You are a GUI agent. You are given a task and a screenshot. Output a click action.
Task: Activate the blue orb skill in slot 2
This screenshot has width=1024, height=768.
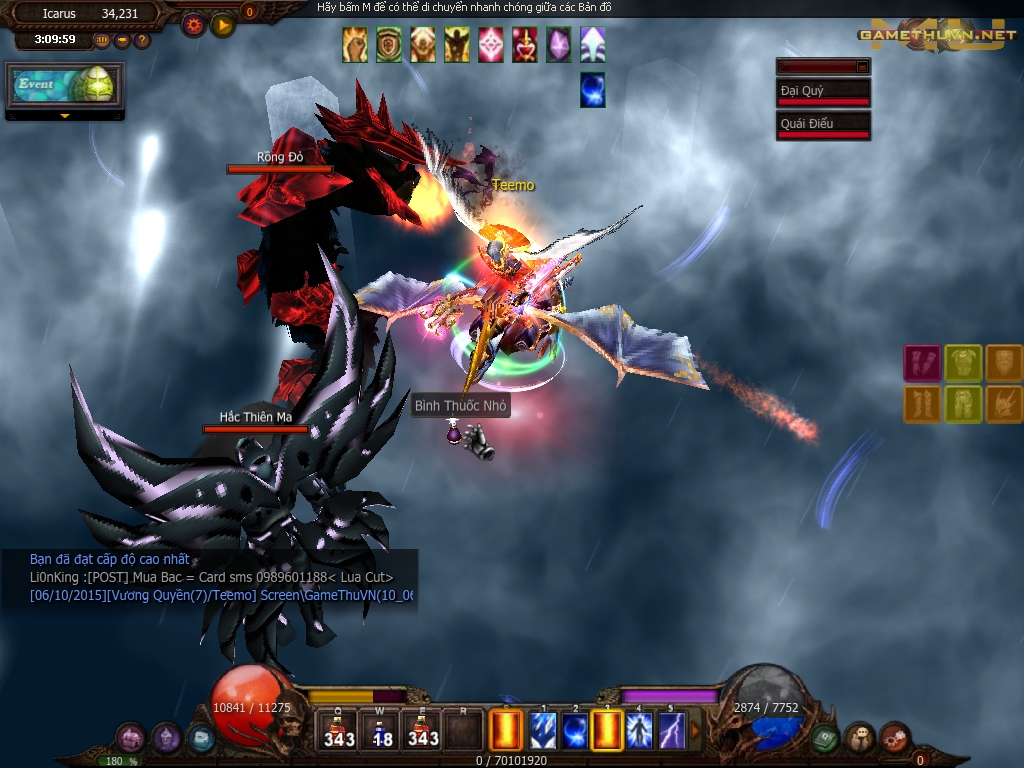tap(575, 730)
